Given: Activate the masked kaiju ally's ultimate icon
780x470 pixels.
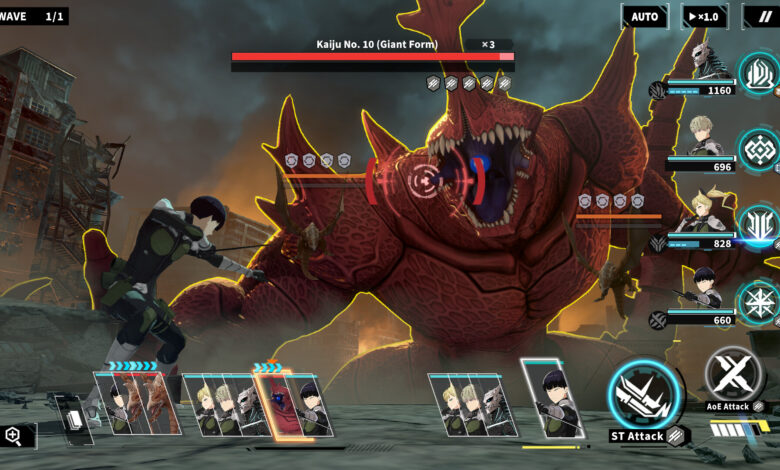Looking at the screenshot, I should pos(759,73).
